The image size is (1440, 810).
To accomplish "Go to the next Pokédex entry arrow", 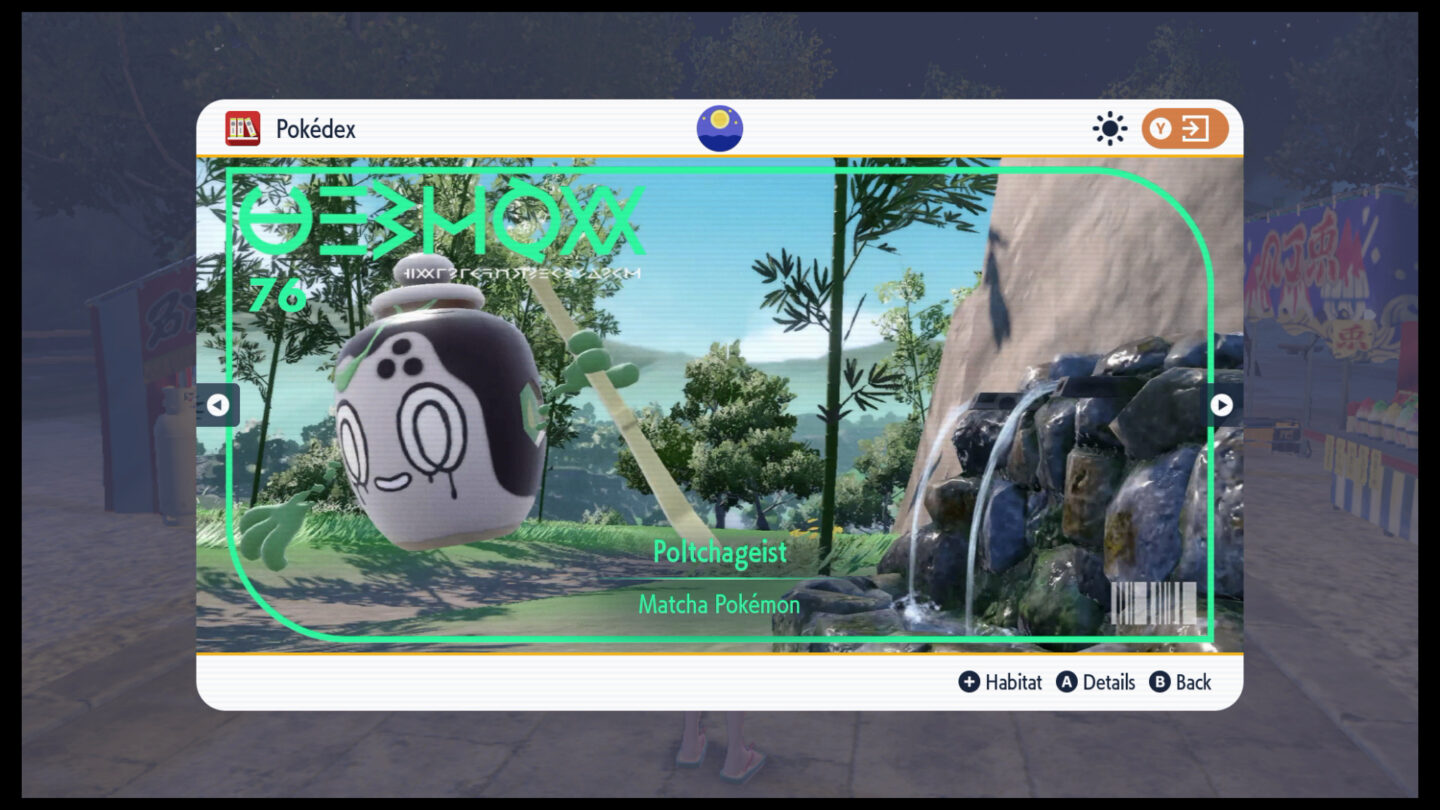I will [1222, 405].
